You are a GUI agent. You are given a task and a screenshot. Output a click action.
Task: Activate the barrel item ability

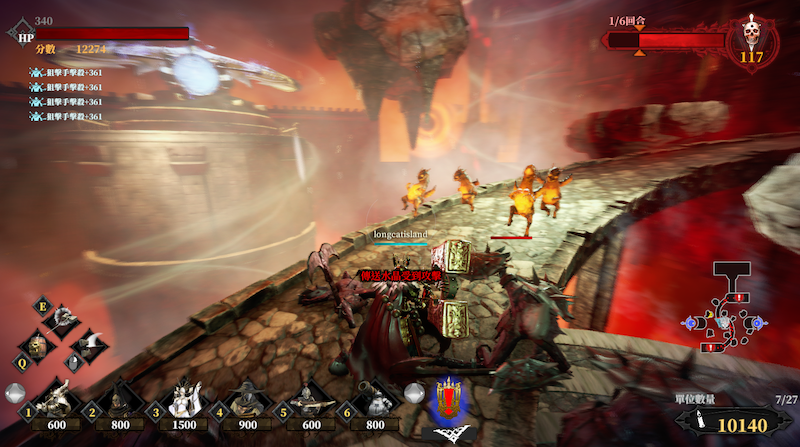pyautogui.click(x=38, y=345)
